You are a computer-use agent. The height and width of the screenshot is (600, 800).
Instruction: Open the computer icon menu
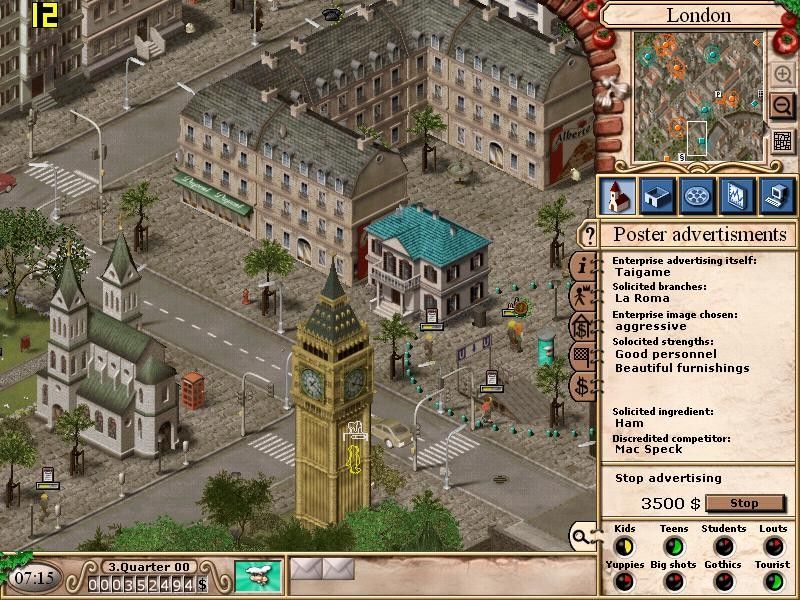[x=775, y=196]
